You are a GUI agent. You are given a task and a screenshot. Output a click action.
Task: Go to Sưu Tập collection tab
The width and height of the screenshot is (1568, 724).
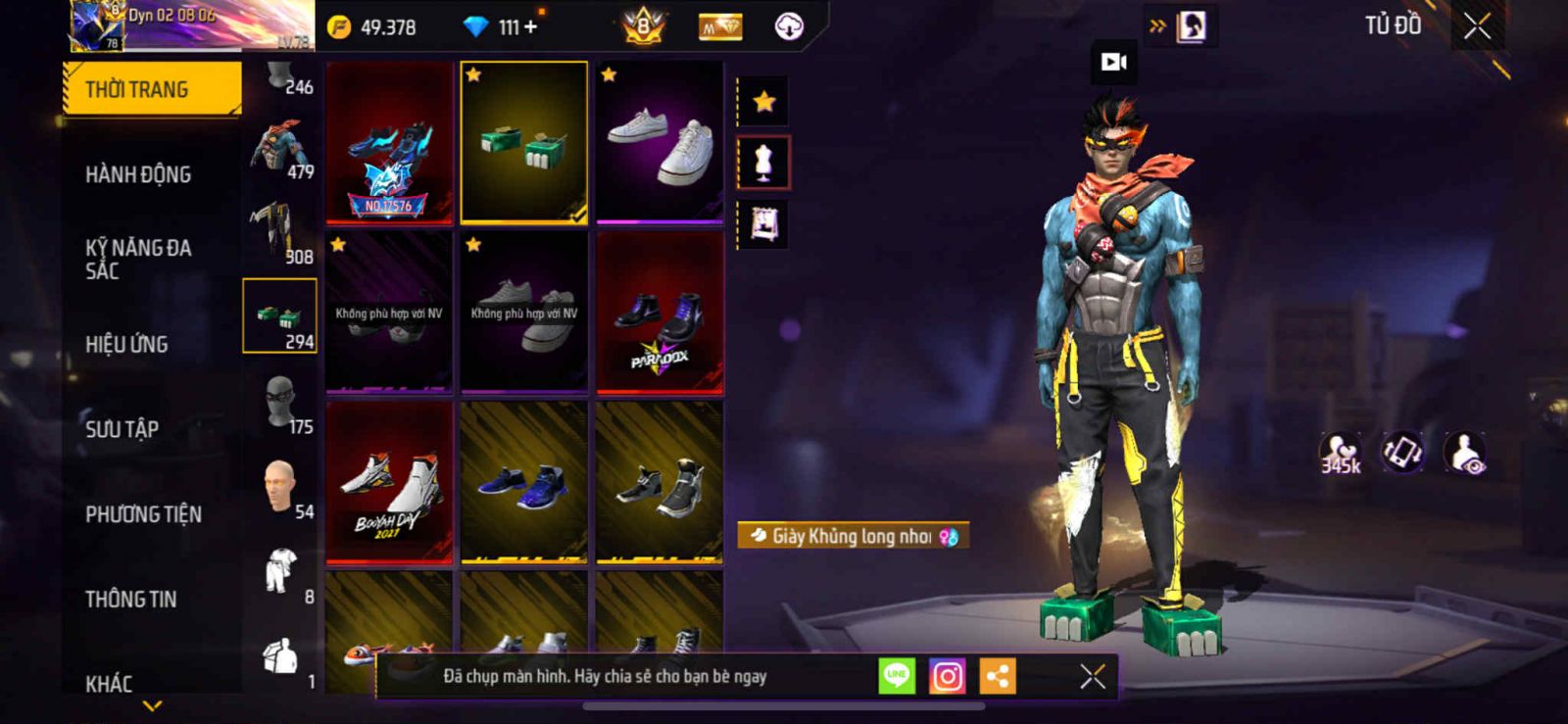[x=122, y=429]
